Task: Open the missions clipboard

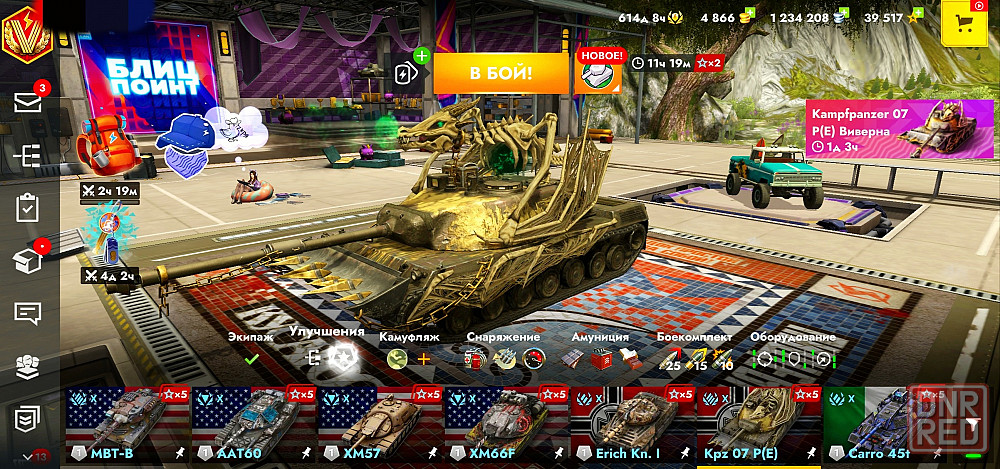Action: point(28,208)
